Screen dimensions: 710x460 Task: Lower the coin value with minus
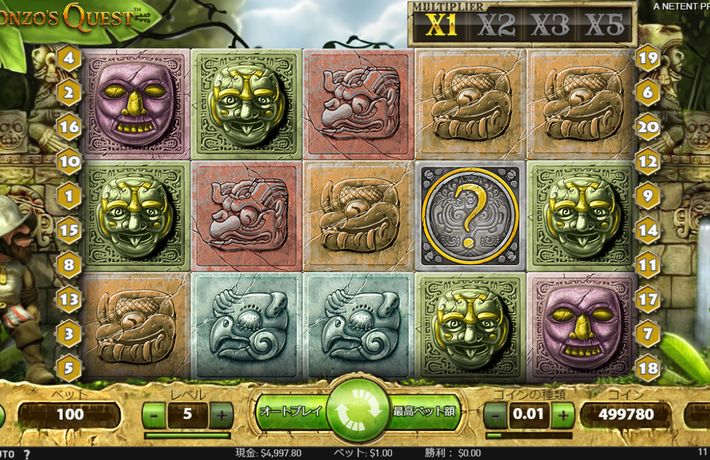[x=496, y=414]
